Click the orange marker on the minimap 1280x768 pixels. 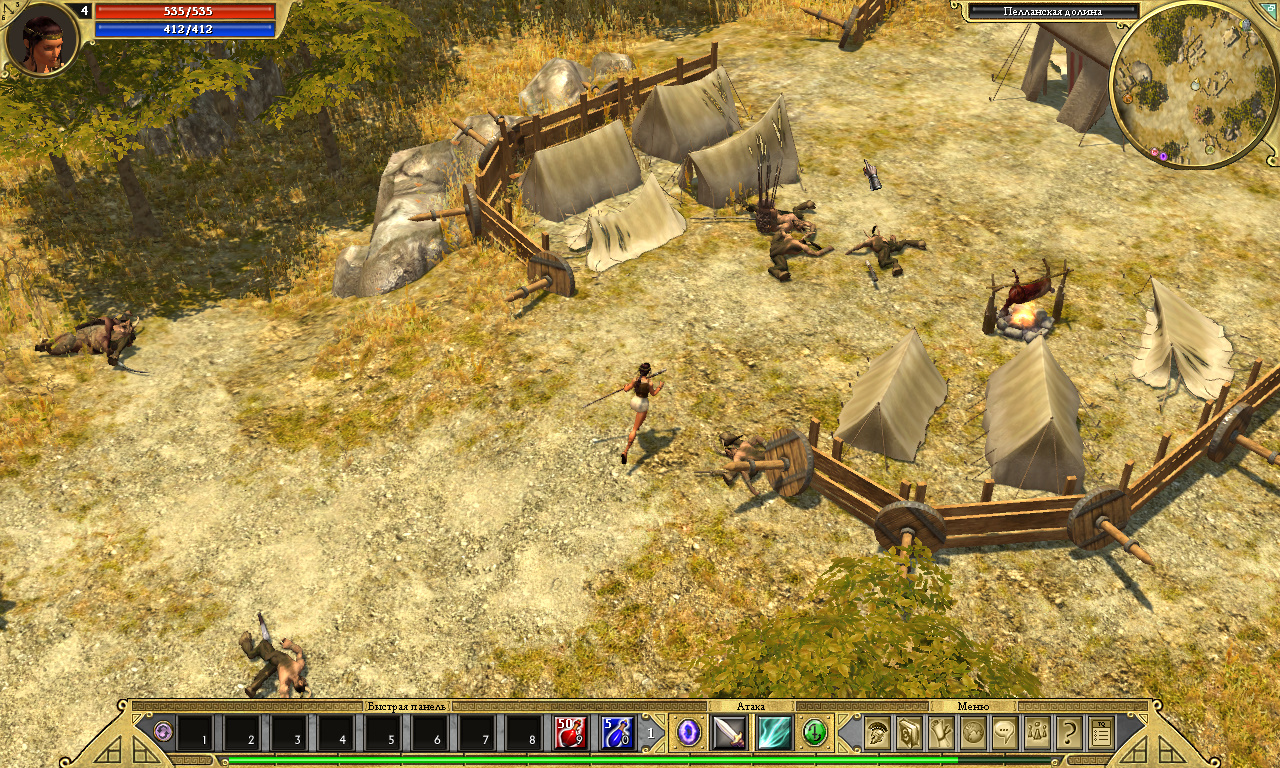tap(1128, 98)
